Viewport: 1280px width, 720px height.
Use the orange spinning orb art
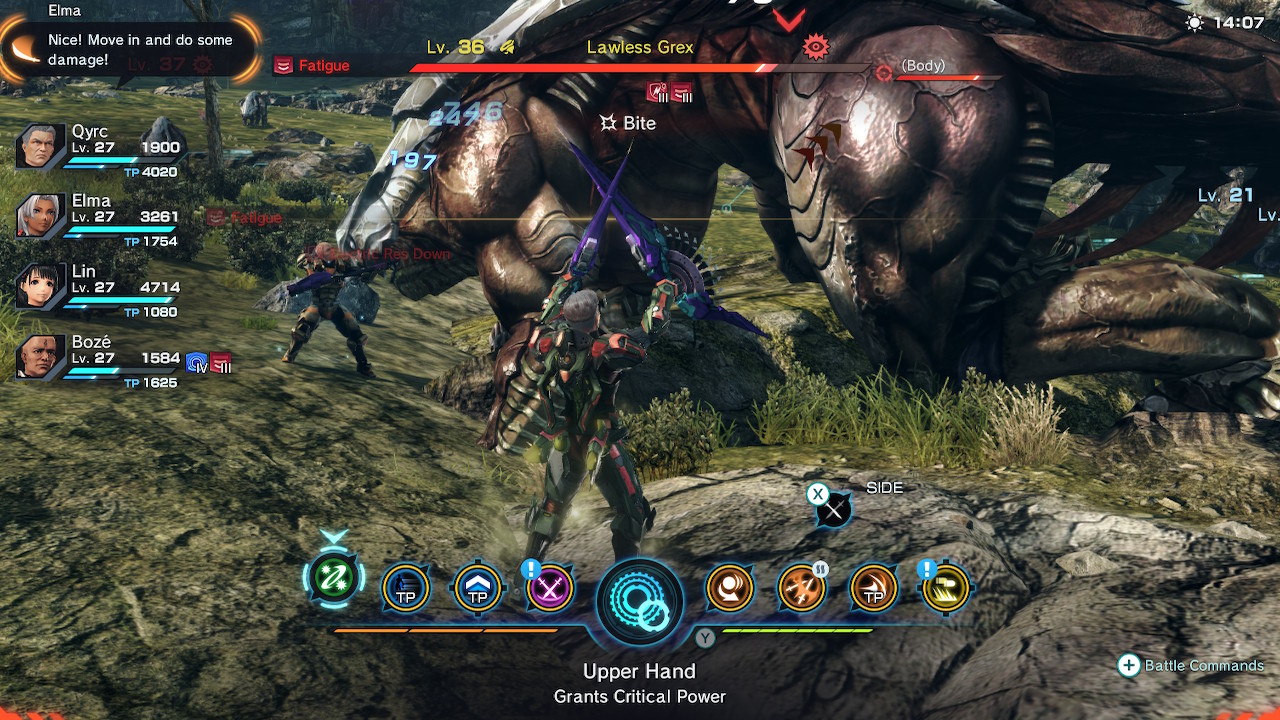730,589
